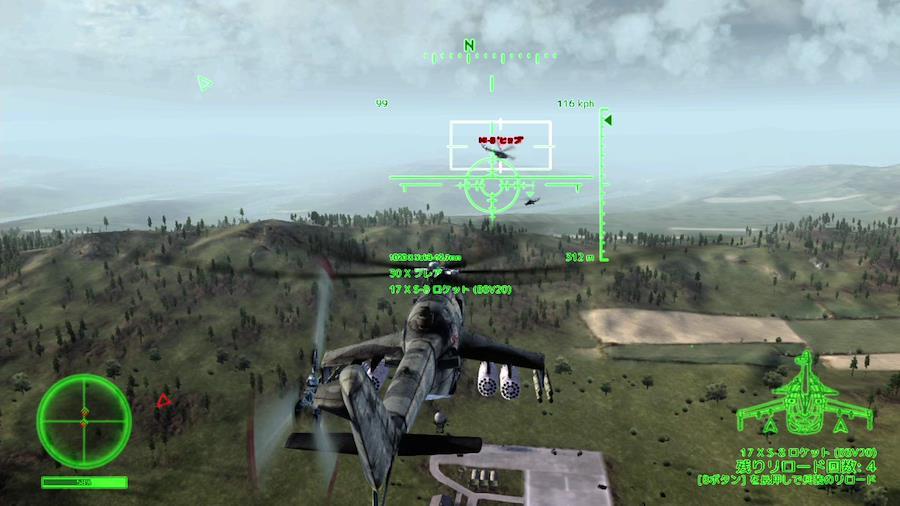Click the green altitude scale bar
This screenshot has width=900, height=506.
[x=603, y=185]
